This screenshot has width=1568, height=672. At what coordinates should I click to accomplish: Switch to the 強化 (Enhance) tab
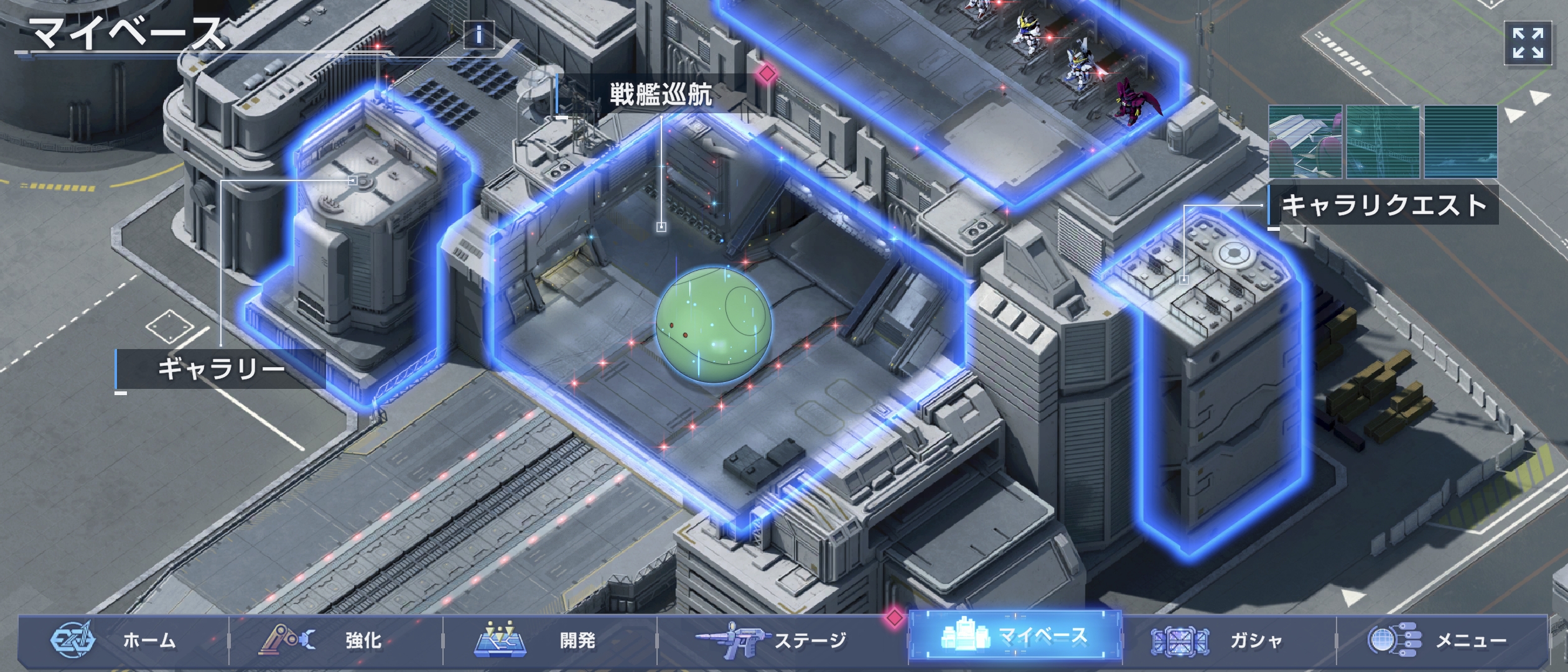click(336, 640)
